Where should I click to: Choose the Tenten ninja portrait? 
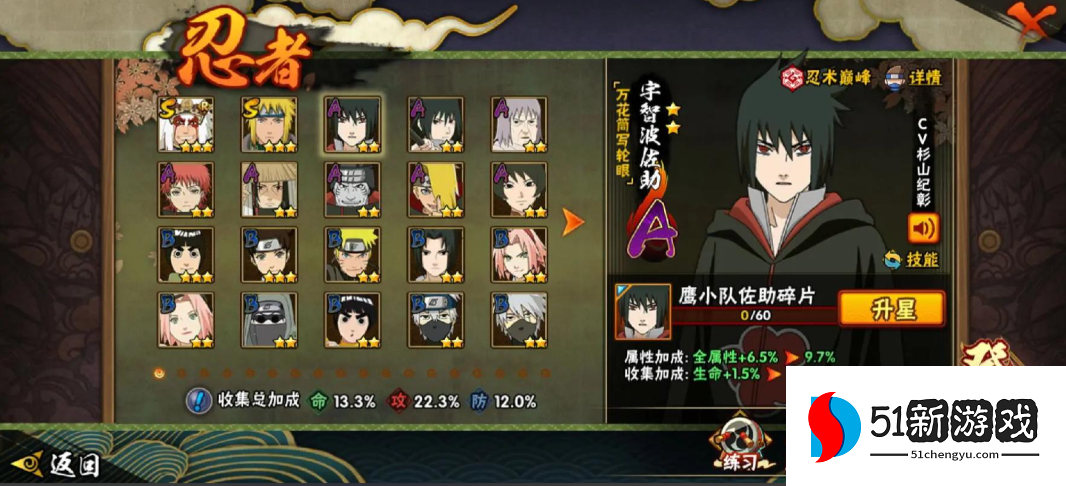click(268, 255)
